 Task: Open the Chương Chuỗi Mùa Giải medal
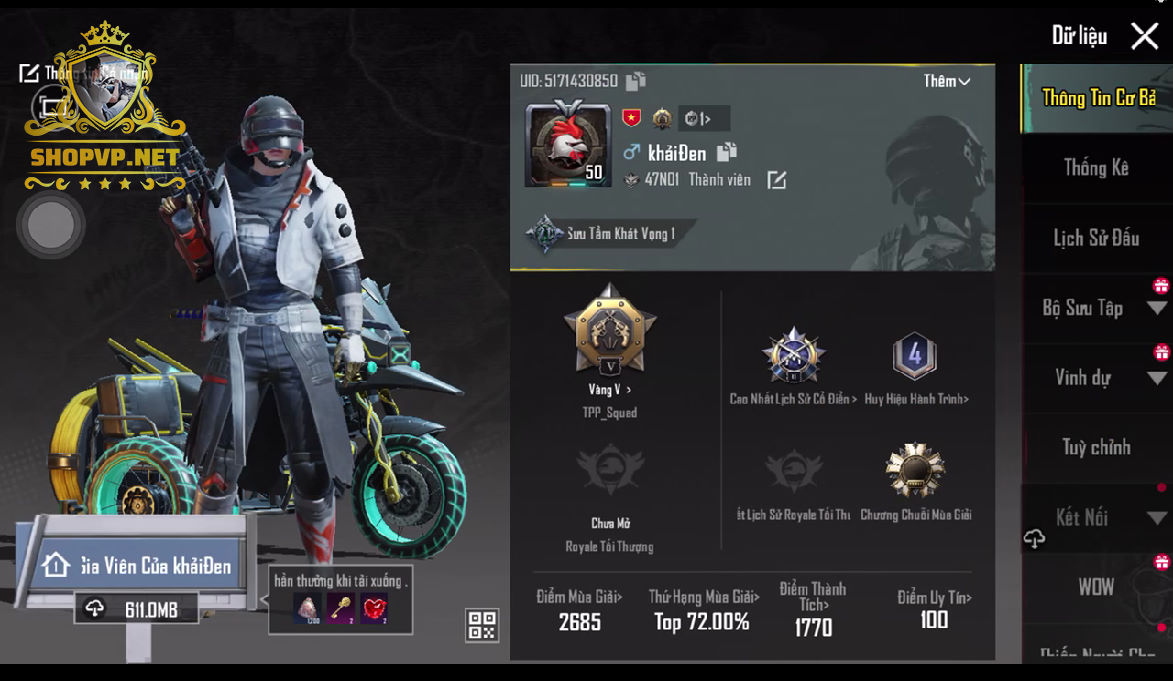tap(914, 471)
